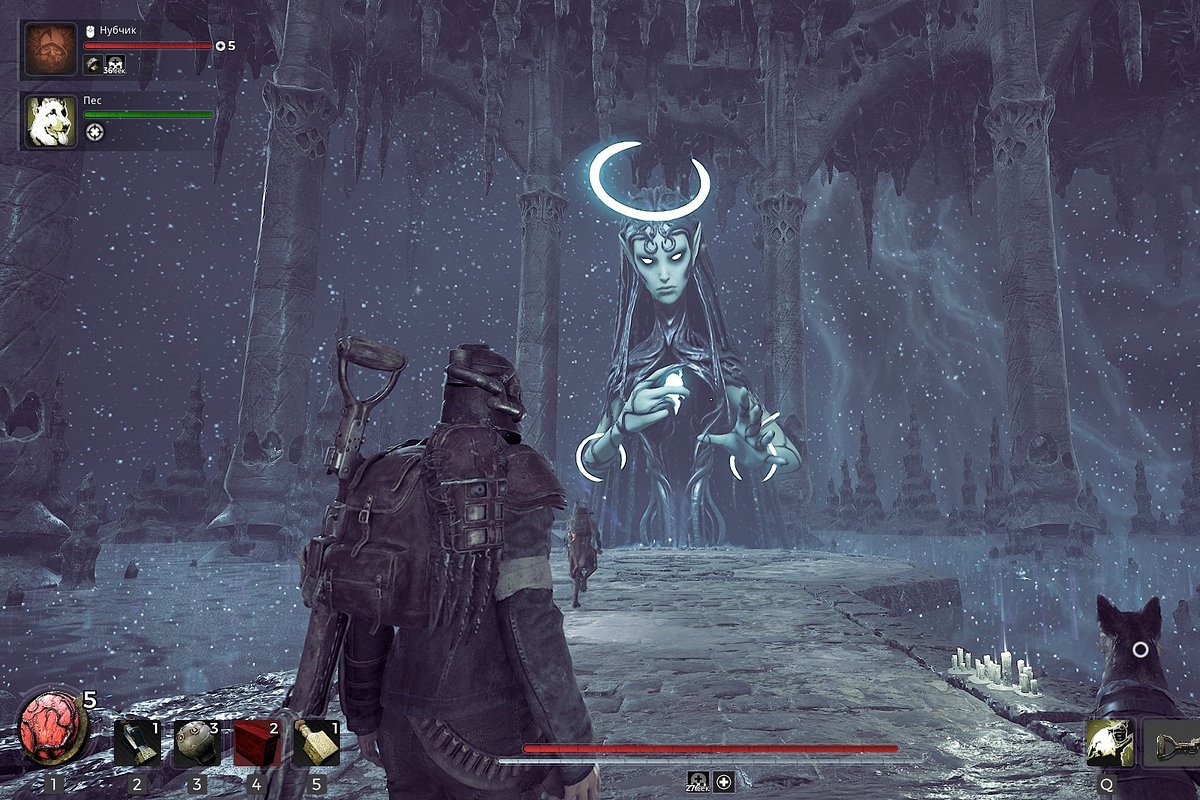Select the golden flask consumable slot

tap(317, 744)
